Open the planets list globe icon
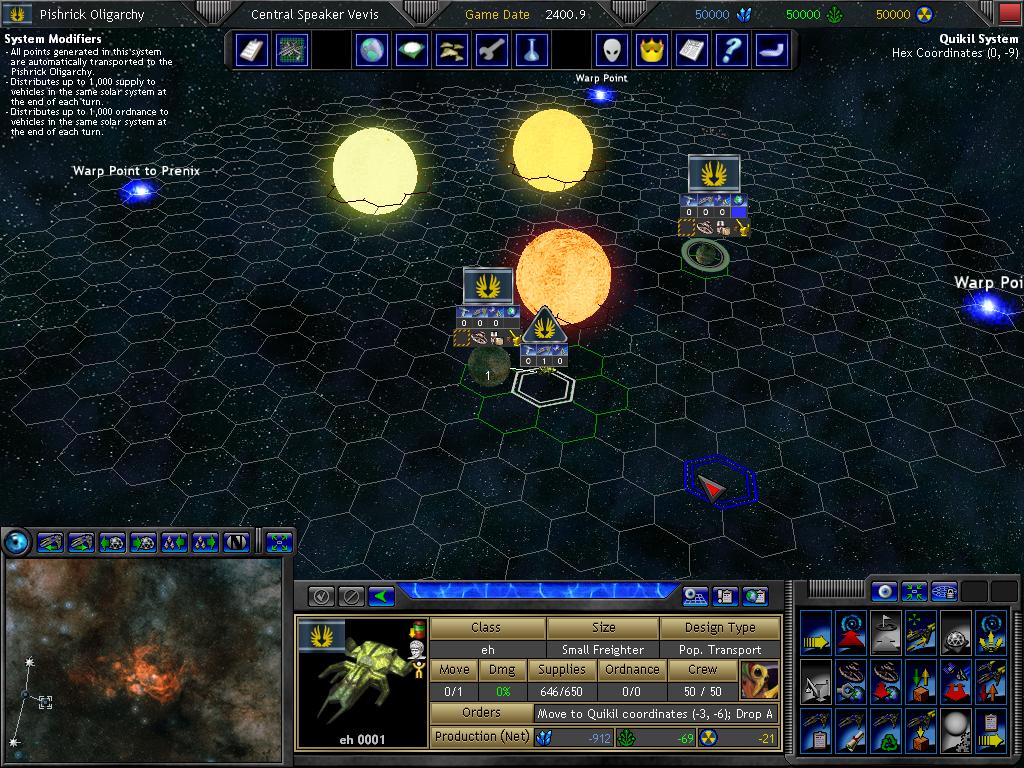This screenshot has height=768, width=1024. click(x=371, y=49)
